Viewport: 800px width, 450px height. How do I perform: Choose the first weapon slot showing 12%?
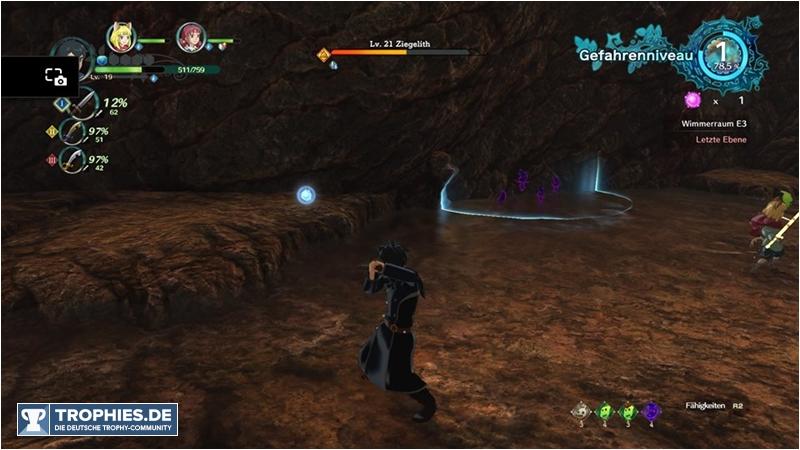pyautogui.click(x=84, y=103)
